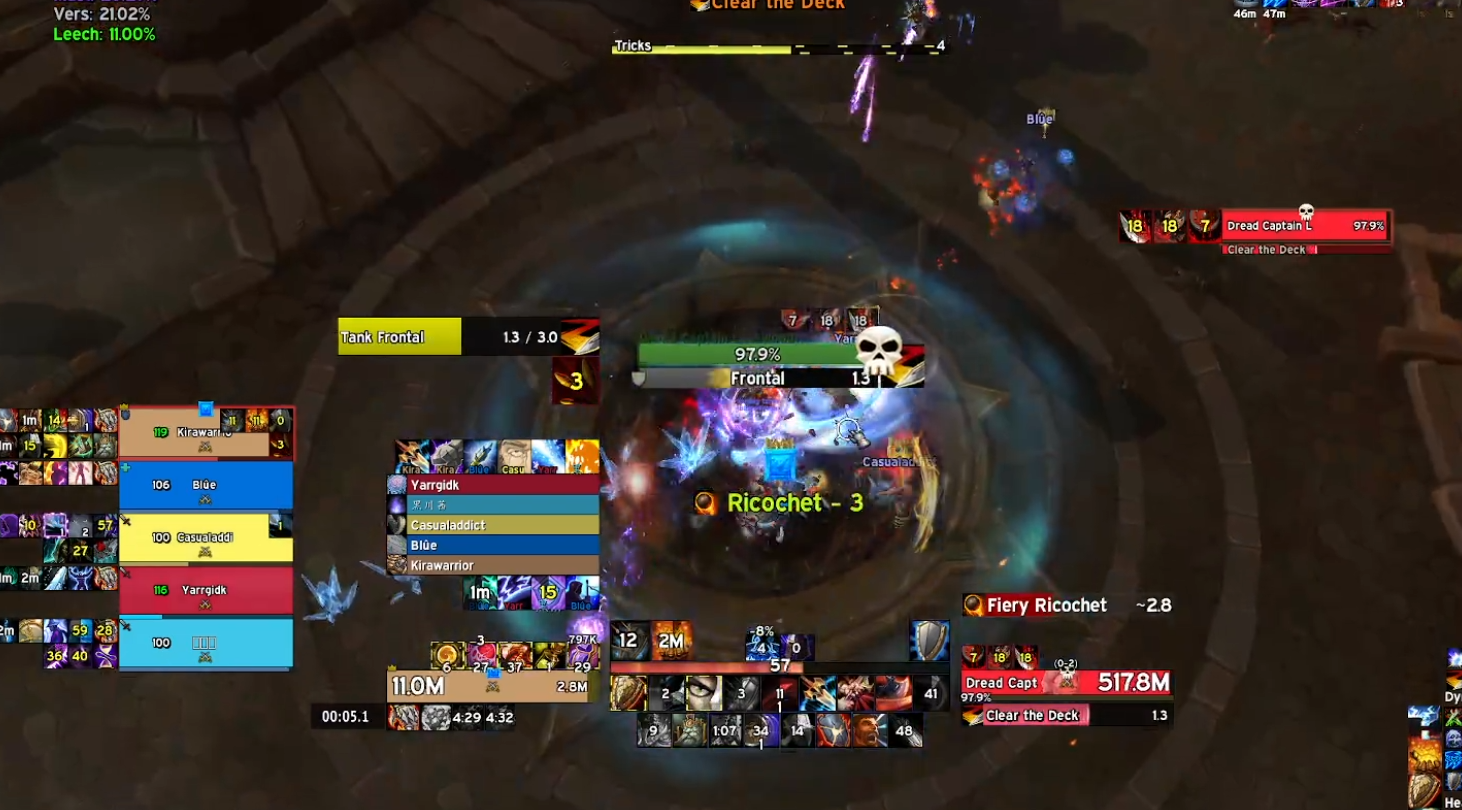Select the Casualaddict row in the name list
Screen dimensions: 1462x810
493,525
